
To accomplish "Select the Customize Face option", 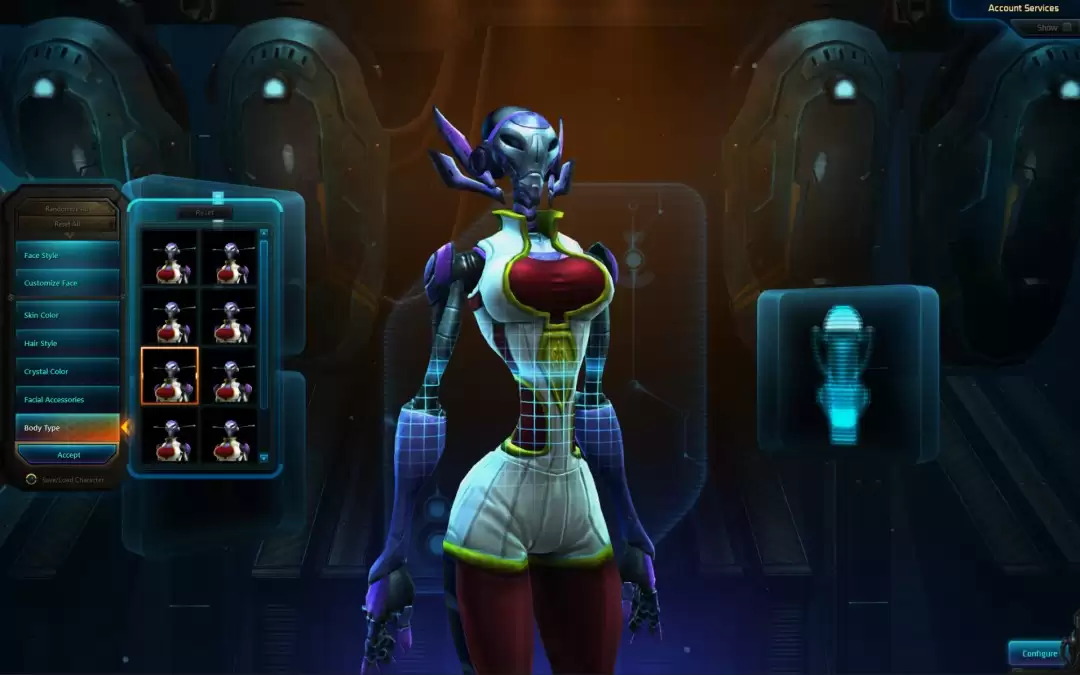I will point(68,283).
